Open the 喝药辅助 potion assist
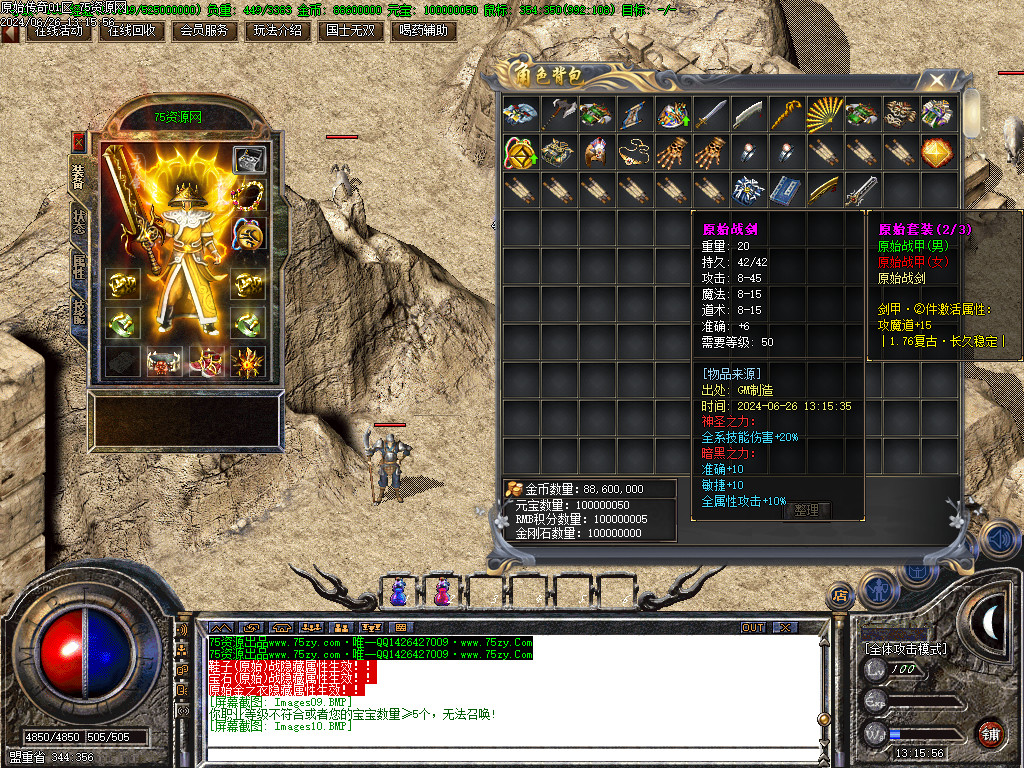Viewport: 1024px width, 768px height. point(422,31)
